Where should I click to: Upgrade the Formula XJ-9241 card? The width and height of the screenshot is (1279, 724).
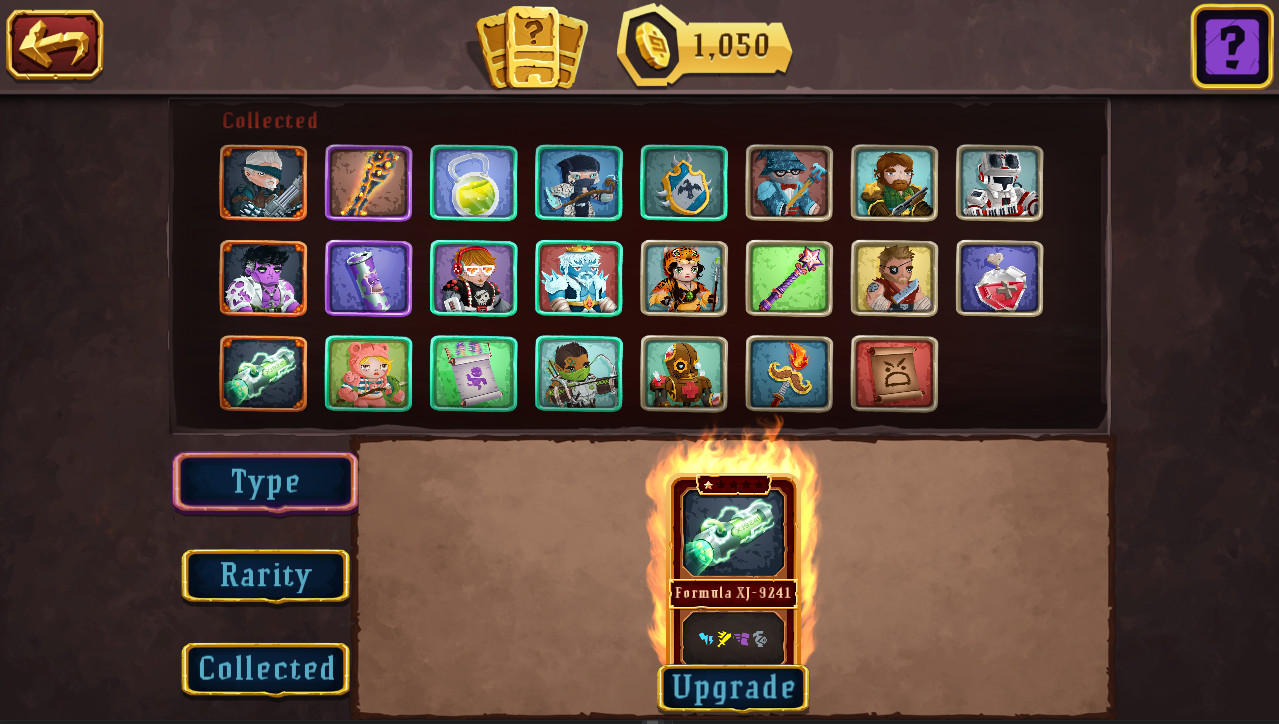(733, 688)
